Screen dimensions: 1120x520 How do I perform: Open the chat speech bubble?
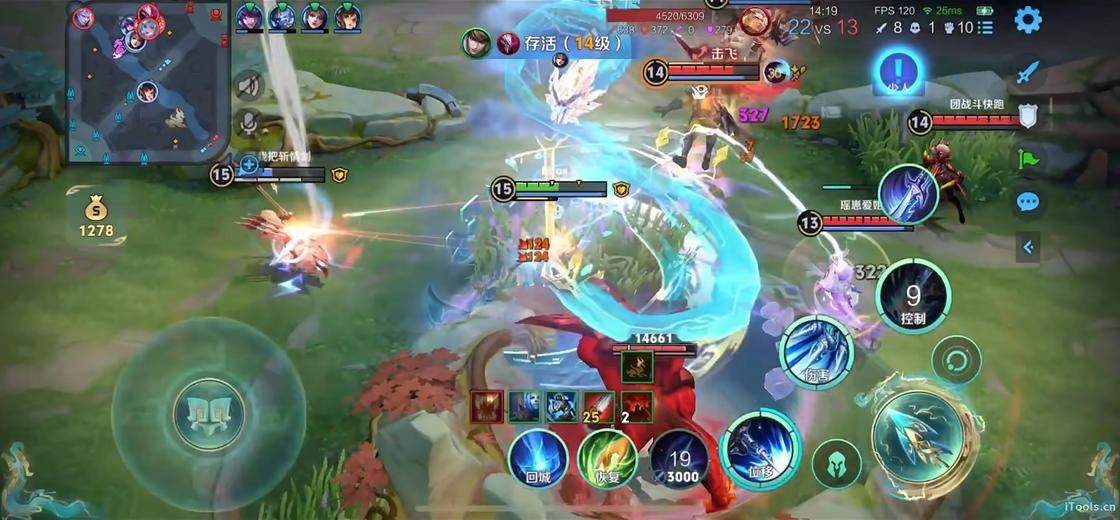[x=1028, y=202]
